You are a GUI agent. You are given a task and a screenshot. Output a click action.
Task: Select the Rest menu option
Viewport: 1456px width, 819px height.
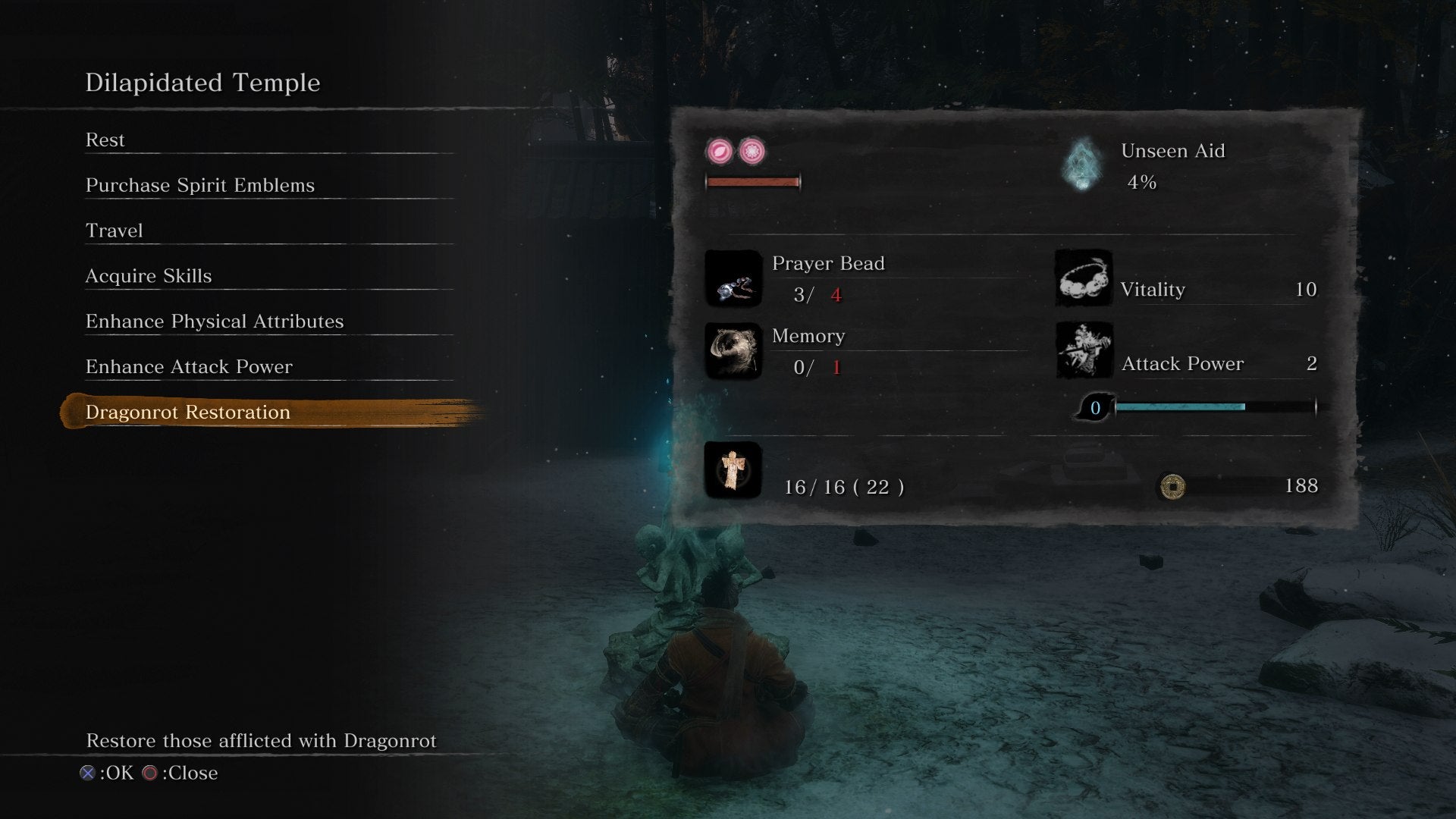coord(105,140)
